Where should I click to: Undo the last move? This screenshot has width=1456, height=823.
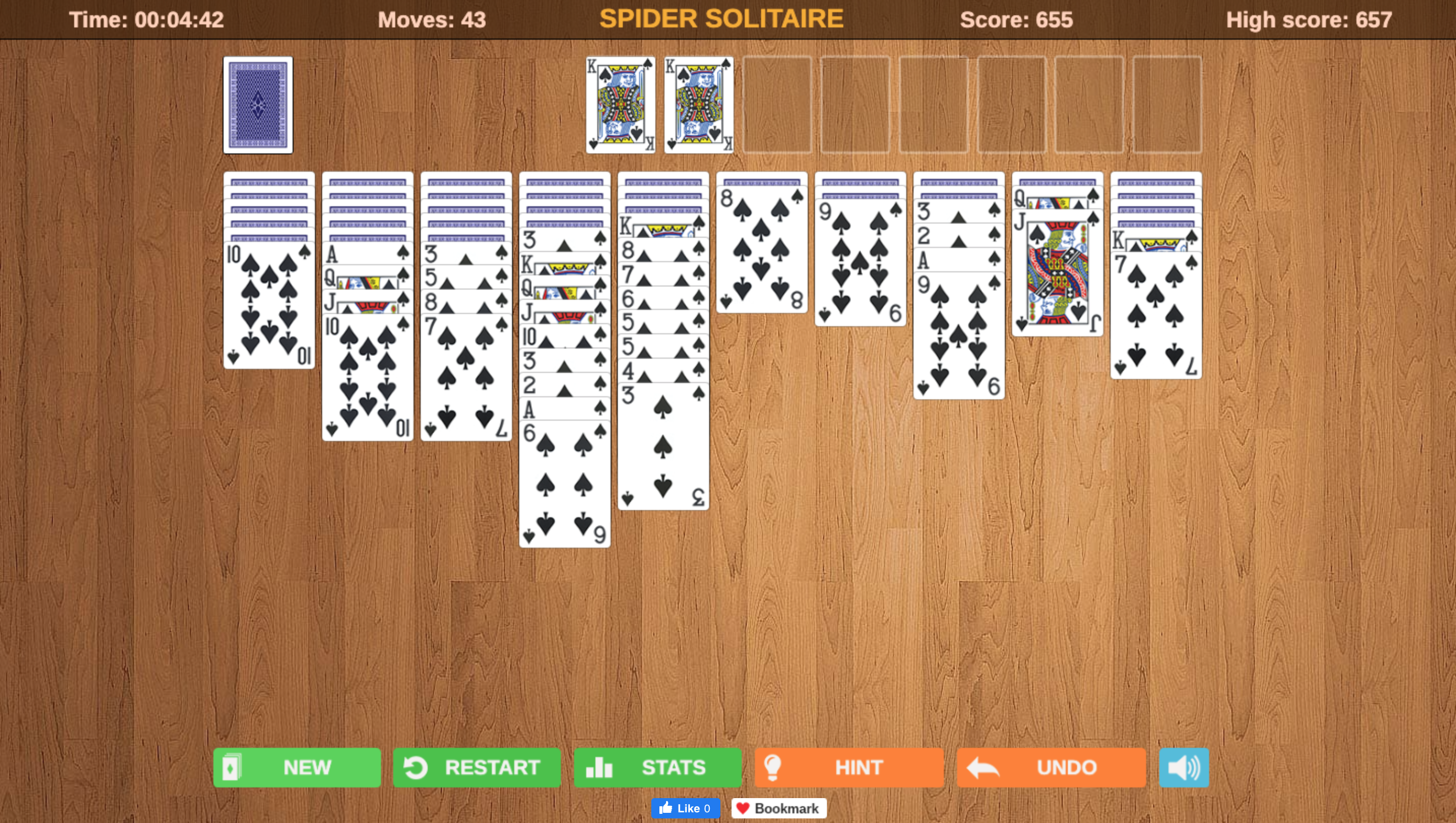(x=1050, y=767)
